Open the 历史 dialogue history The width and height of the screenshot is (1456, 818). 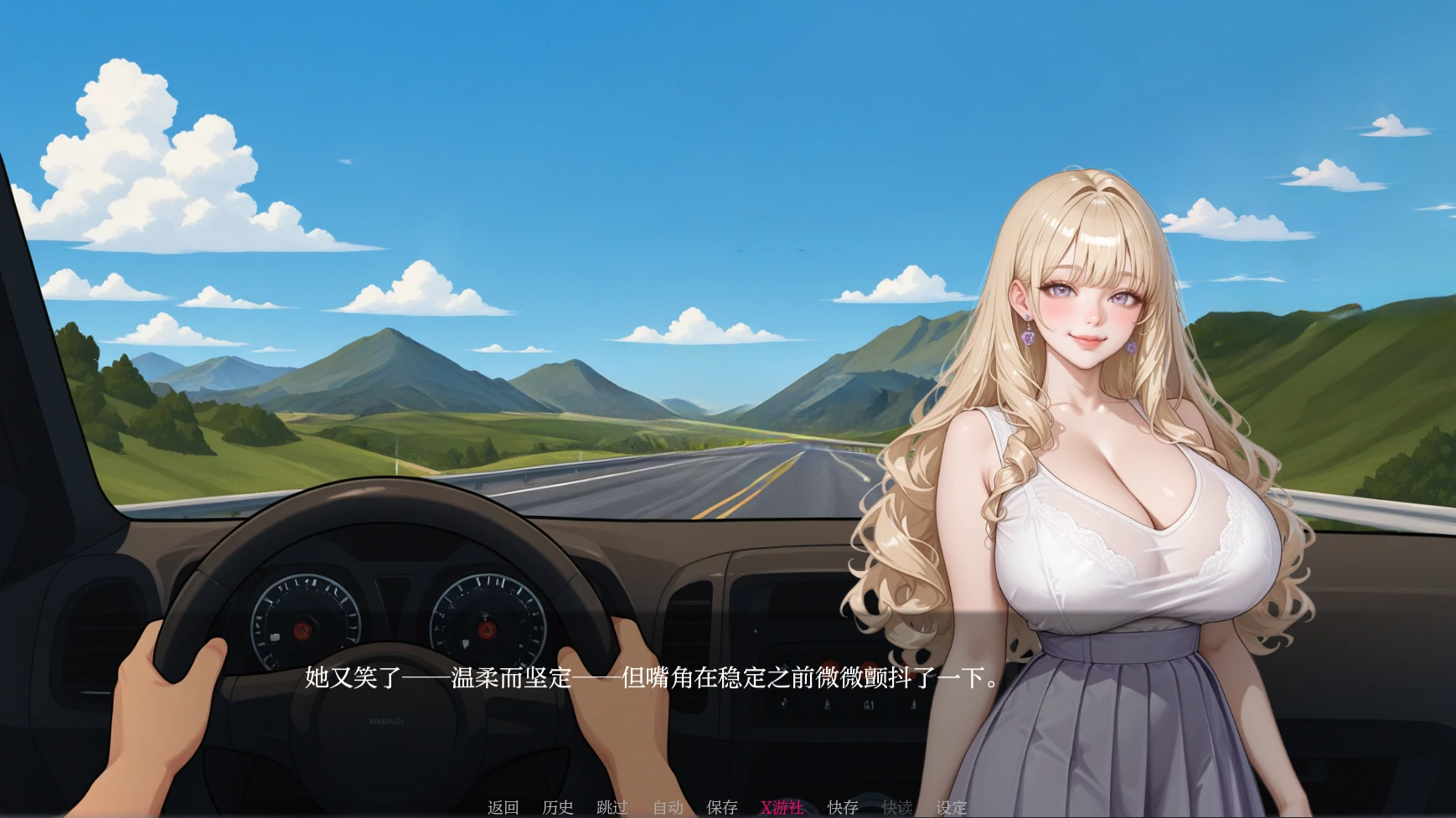(559, 807)
